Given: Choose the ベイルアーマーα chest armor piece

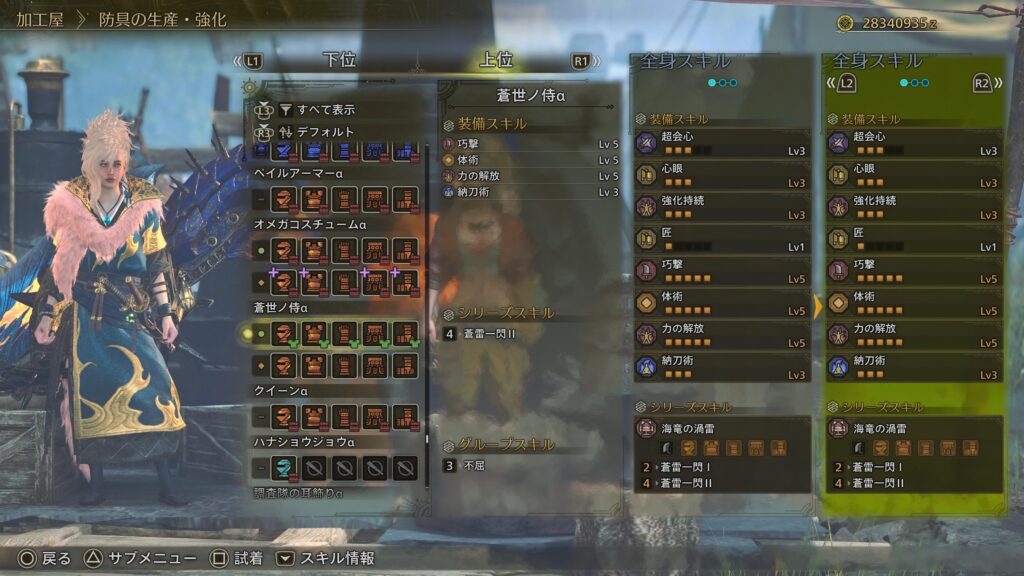Looking at the screenshot, I should click(x=315, y=199).
